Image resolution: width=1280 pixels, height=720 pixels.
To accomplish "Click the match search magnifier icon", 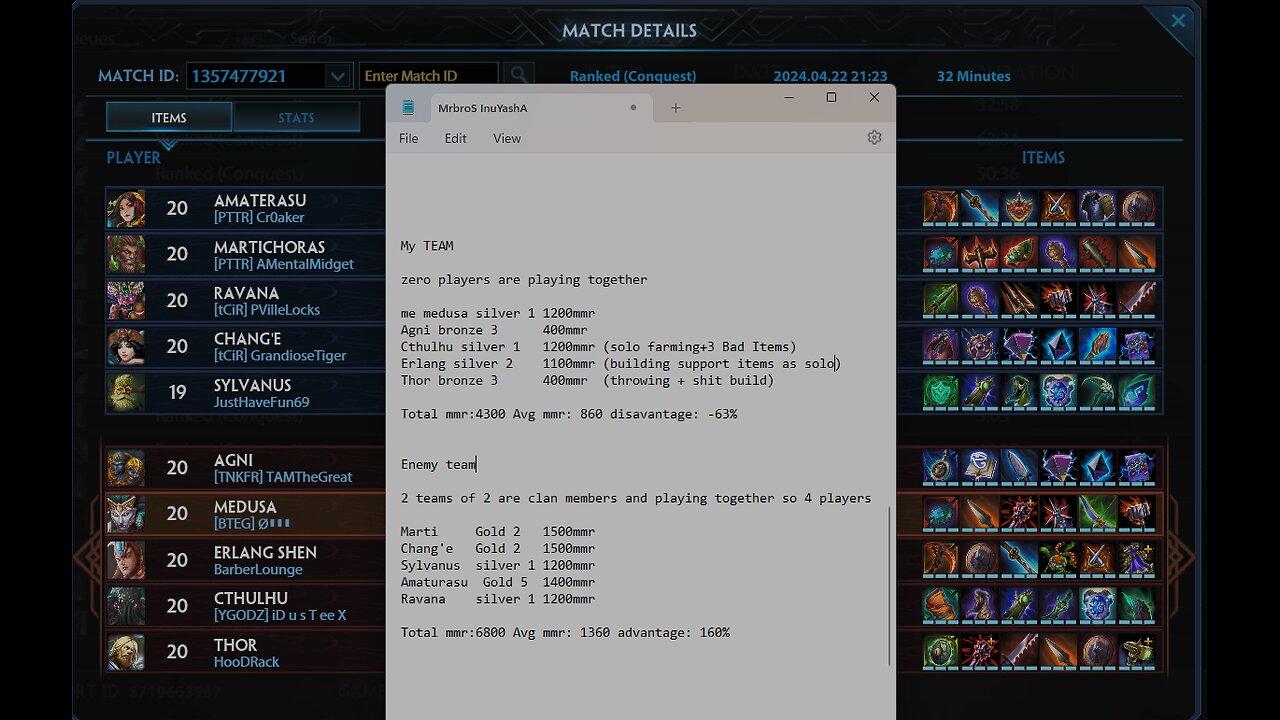I will (x=519, y=74).
